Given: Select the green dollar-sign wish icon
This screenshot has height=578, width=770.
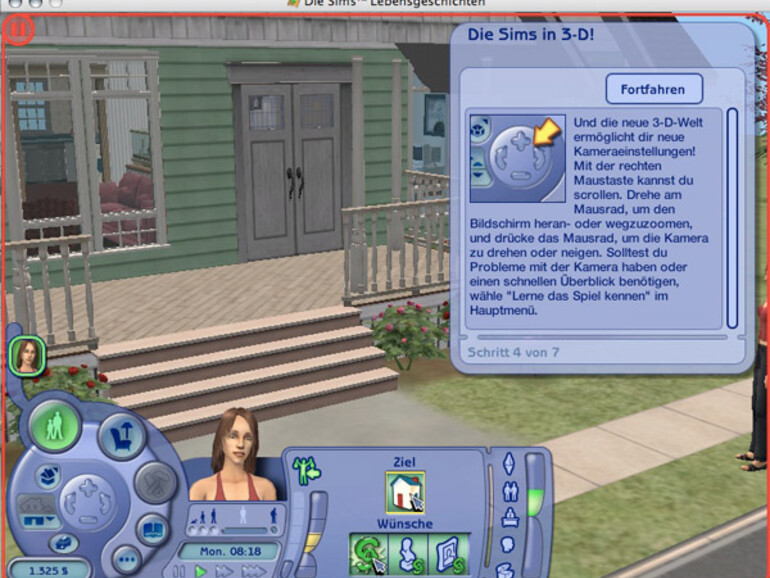Looking at the screenshot, I should point(368,554).
